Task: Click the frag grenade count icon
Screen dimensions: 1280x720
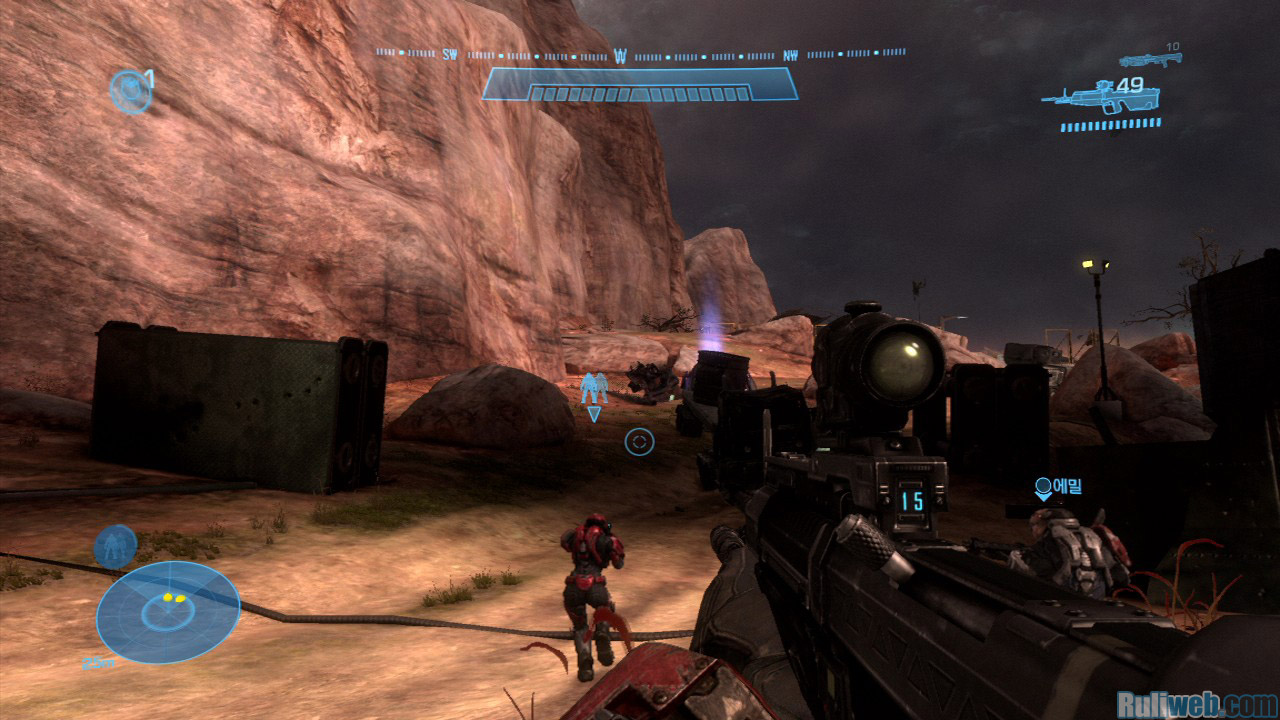Action: pos(130,91)
